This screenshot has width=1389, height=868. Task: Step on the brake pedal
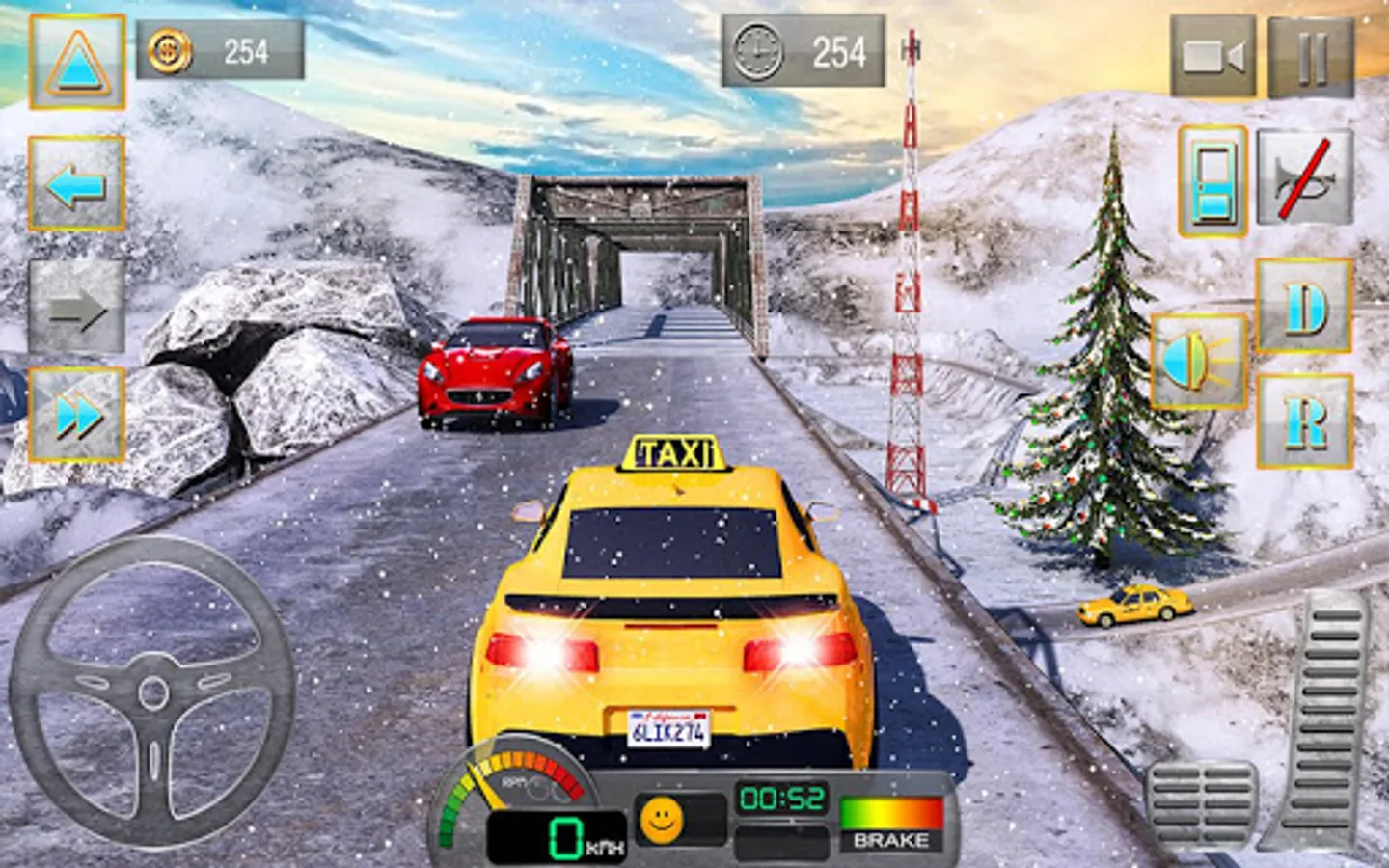(x=1202, y=806)
